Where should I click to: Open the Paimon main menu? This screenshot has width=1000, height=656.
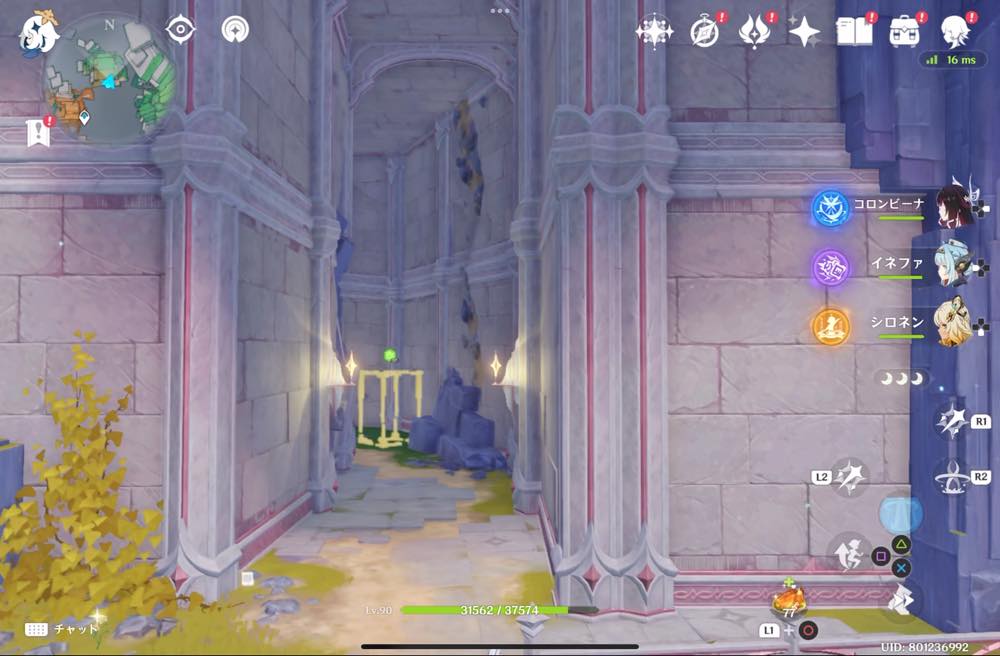[37, 34]
